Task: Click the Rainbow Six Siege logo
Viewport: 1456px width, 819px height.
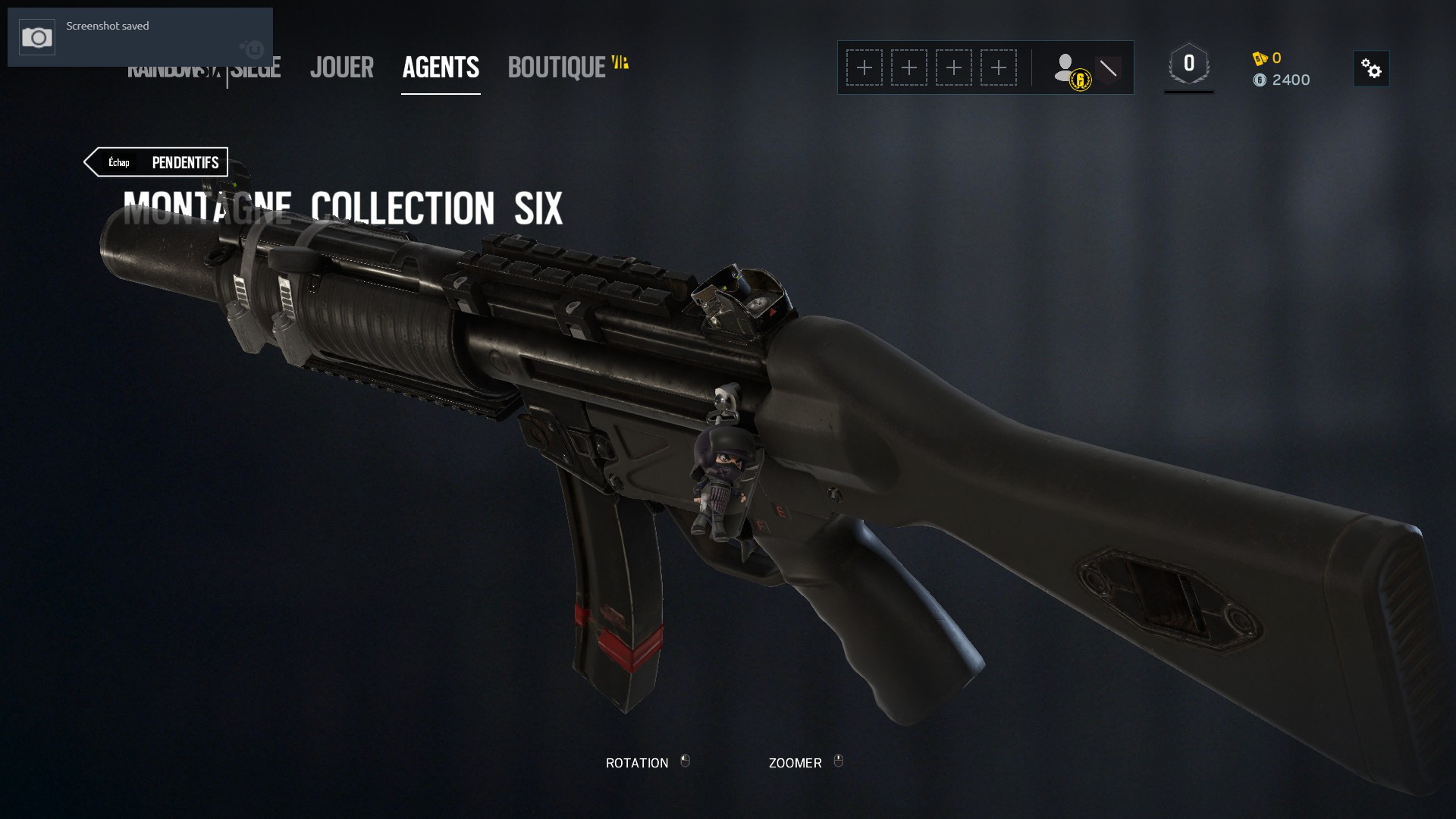Action: click(255, 73)
